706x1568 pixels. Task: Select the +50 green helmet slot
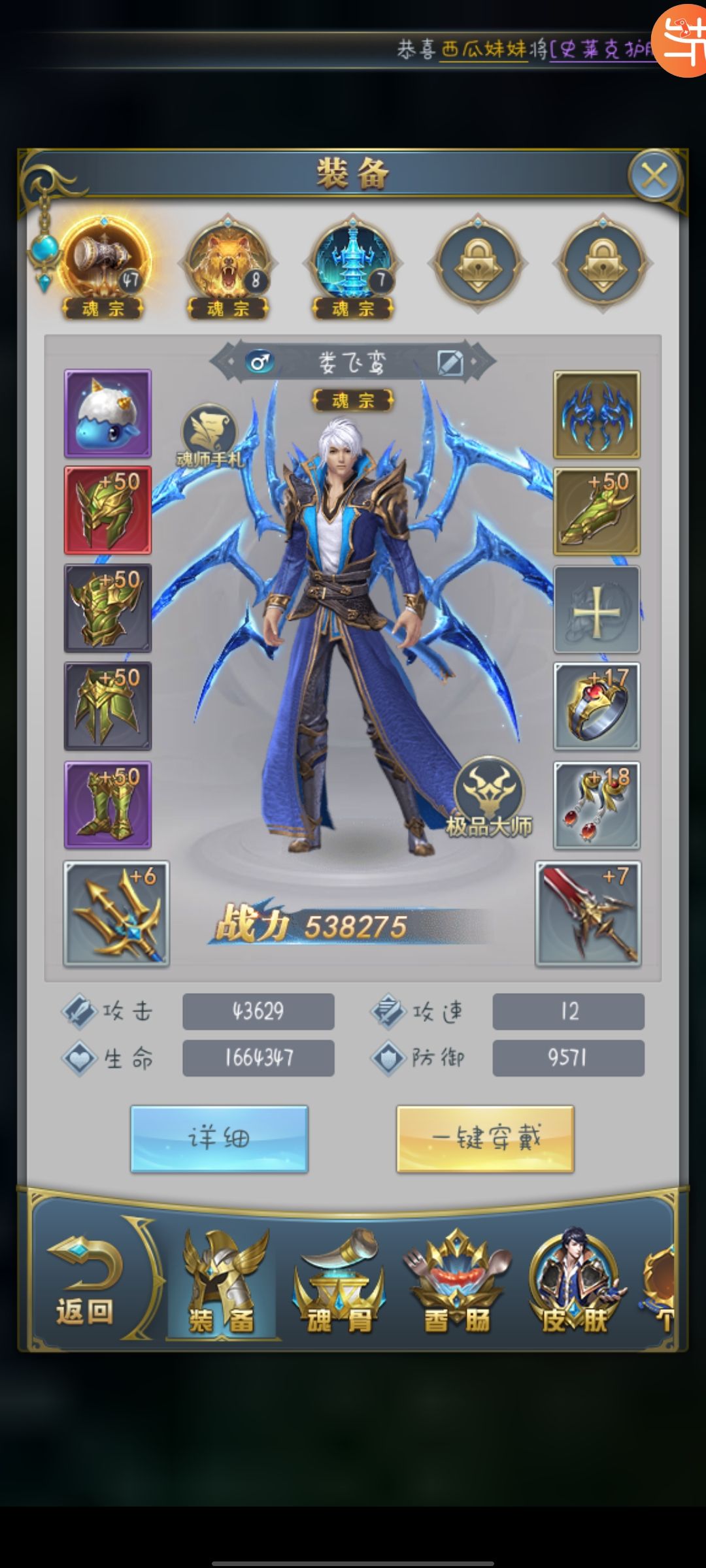pyautogui.click(x=108, y=510)
